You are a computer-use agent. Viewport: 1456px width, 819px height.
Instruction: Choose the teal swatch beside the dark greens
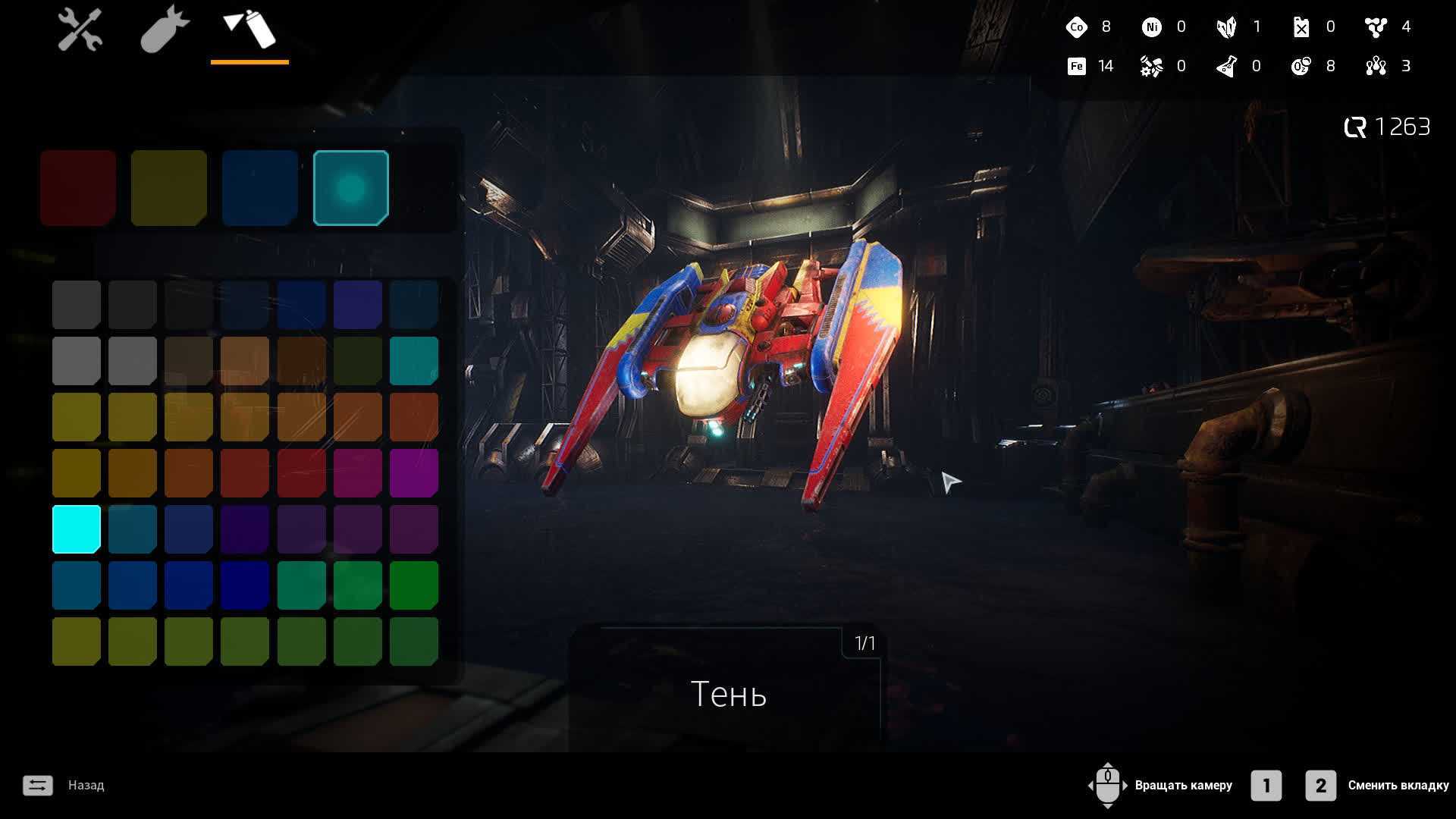click(414, 360)
